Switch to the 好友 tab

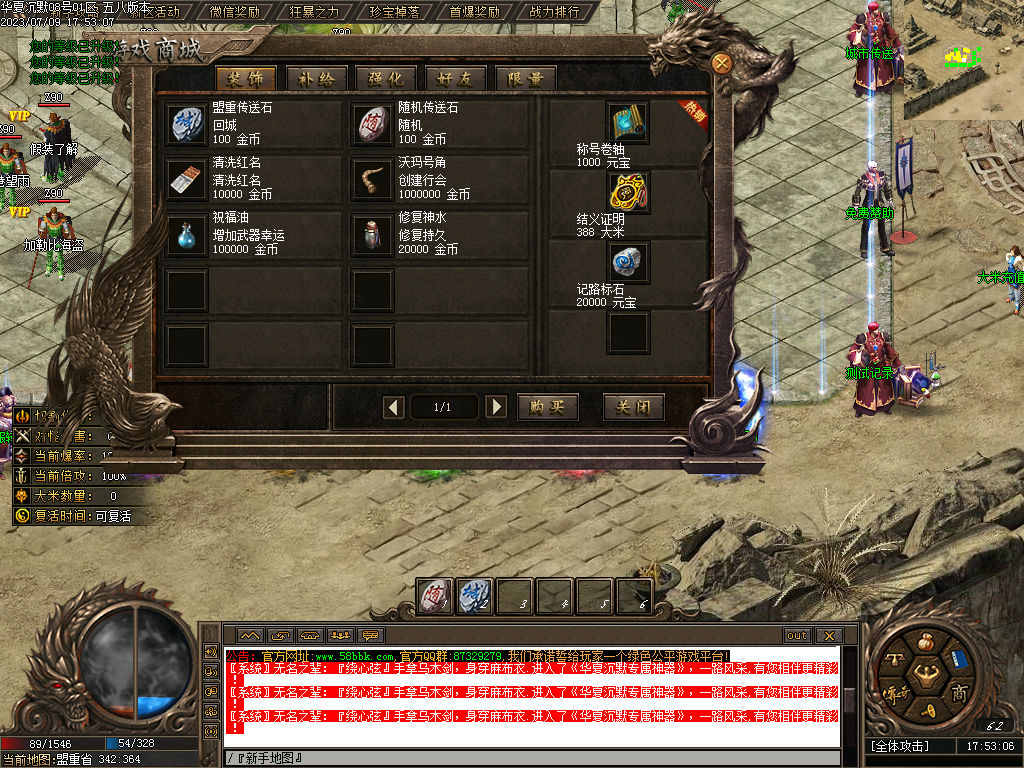[x=455, y=79]
